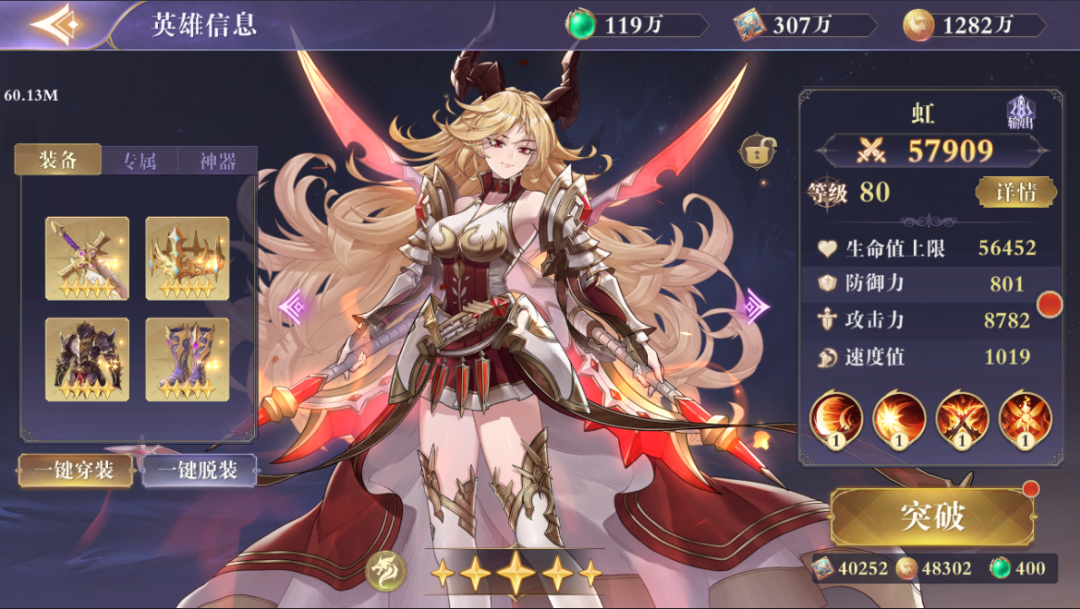Select the dark armor equipment slot
Screen dimensions: 1080x609
(87, 359)
